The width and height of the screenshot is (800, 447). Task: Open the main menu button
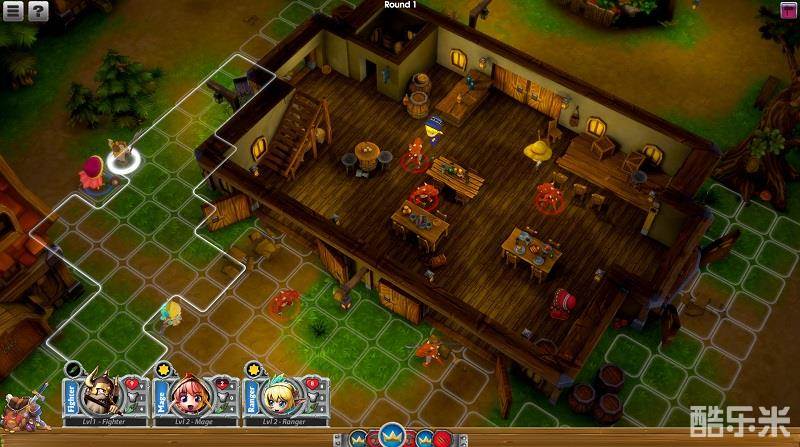tap(12, 11)
